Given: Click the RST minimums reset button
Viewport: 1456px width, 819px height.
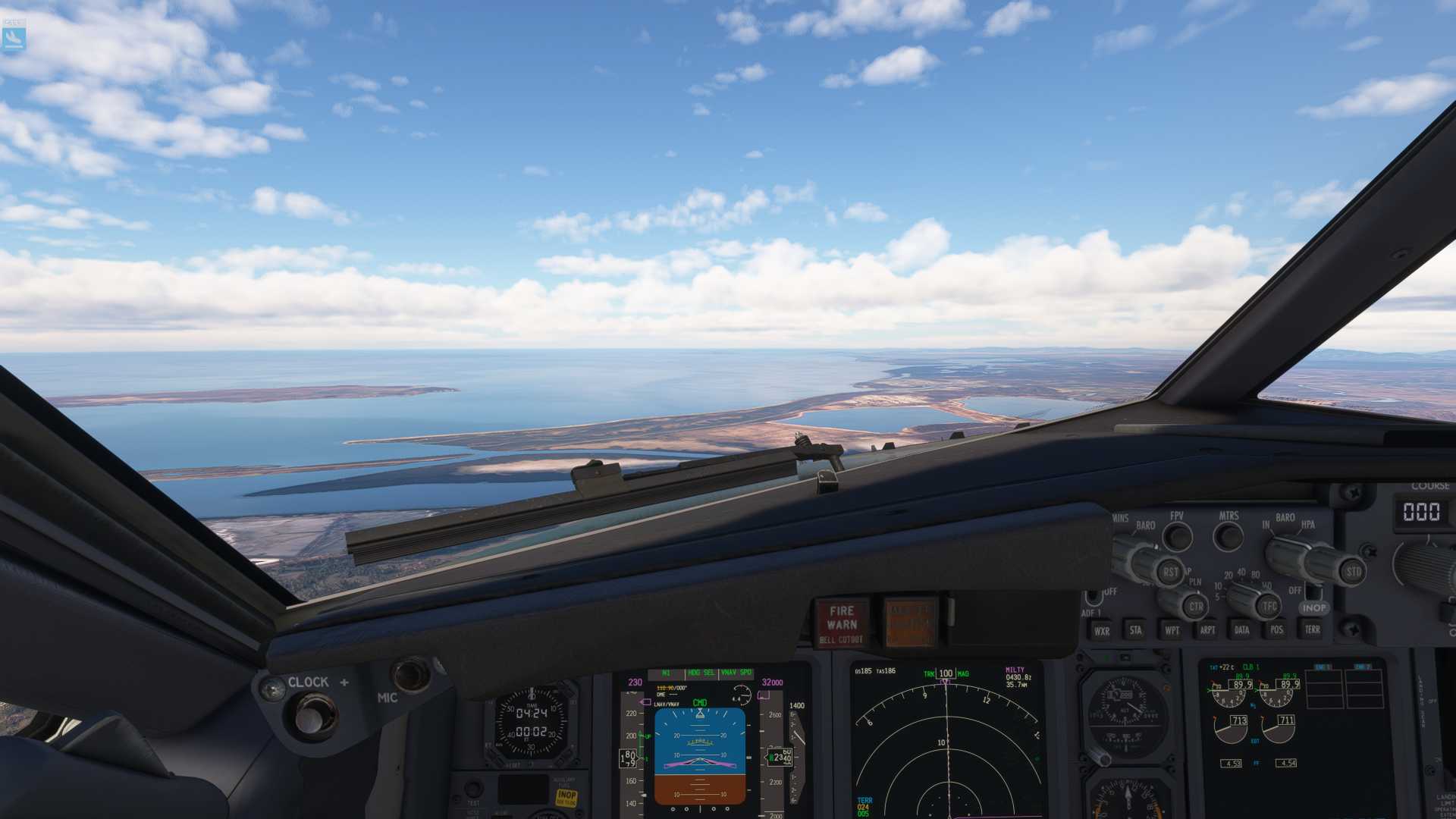Looking at the screenshot, I should pyautogui.click(x=1170, y=573).
